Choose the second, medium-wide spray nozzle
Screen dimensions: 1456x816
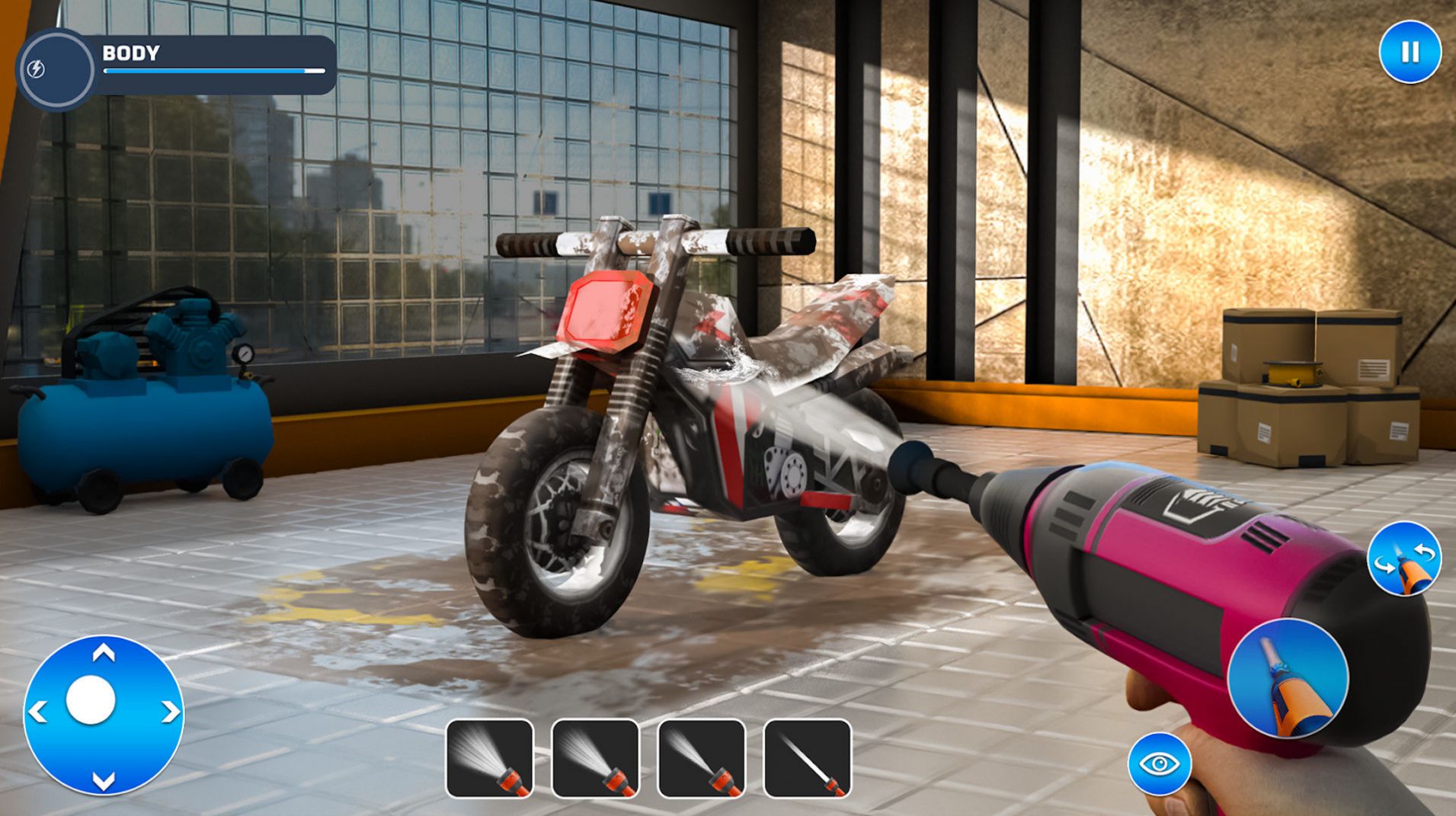pos(595,759)
